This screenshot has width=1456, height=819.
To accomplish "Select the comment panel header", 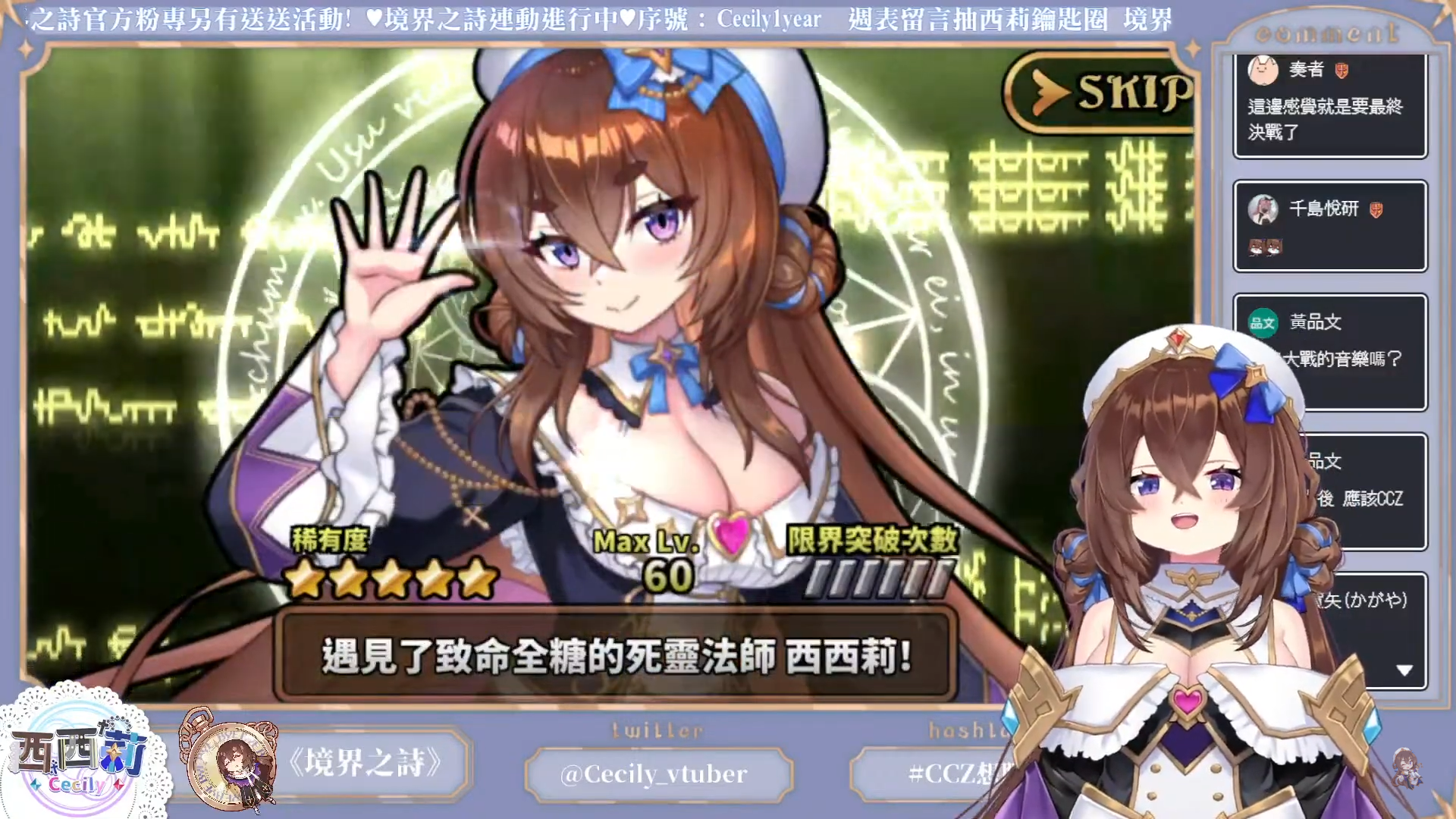I will (1327, 32).
